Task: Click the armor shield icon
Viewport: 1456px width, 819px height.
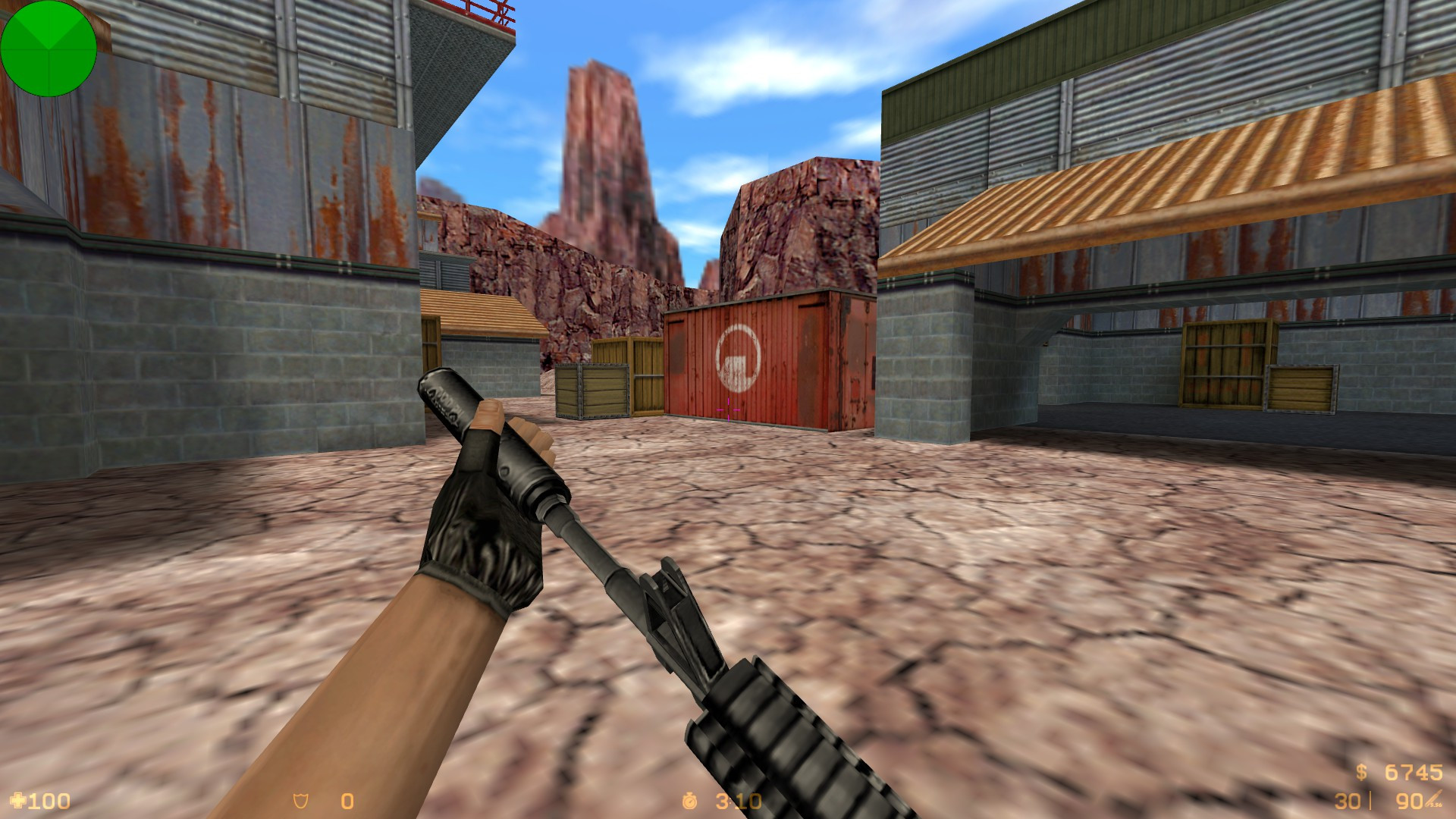Action: click(301, 802)
